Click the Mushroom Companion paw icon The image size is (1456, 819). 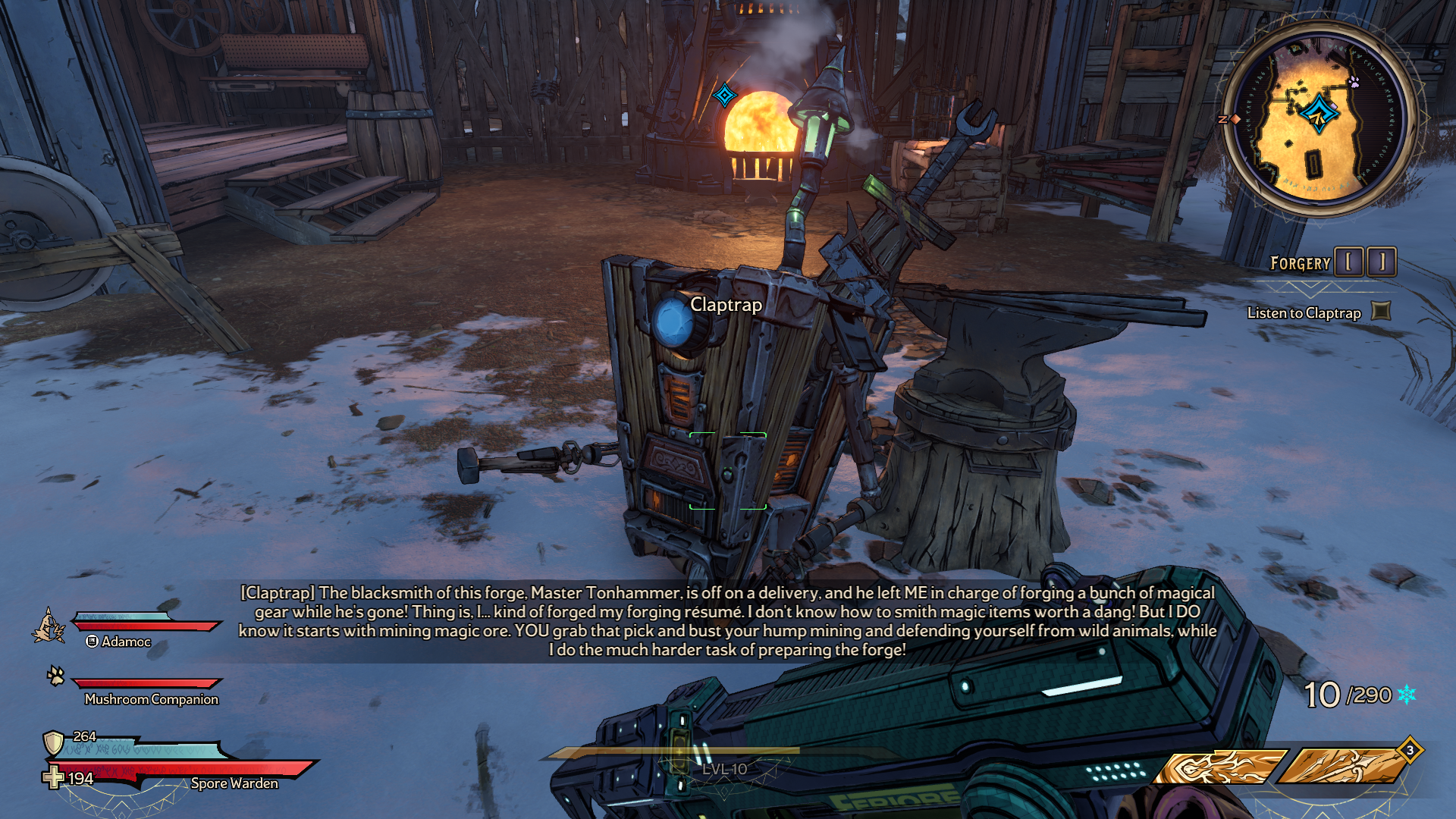[x=55, y=675]
